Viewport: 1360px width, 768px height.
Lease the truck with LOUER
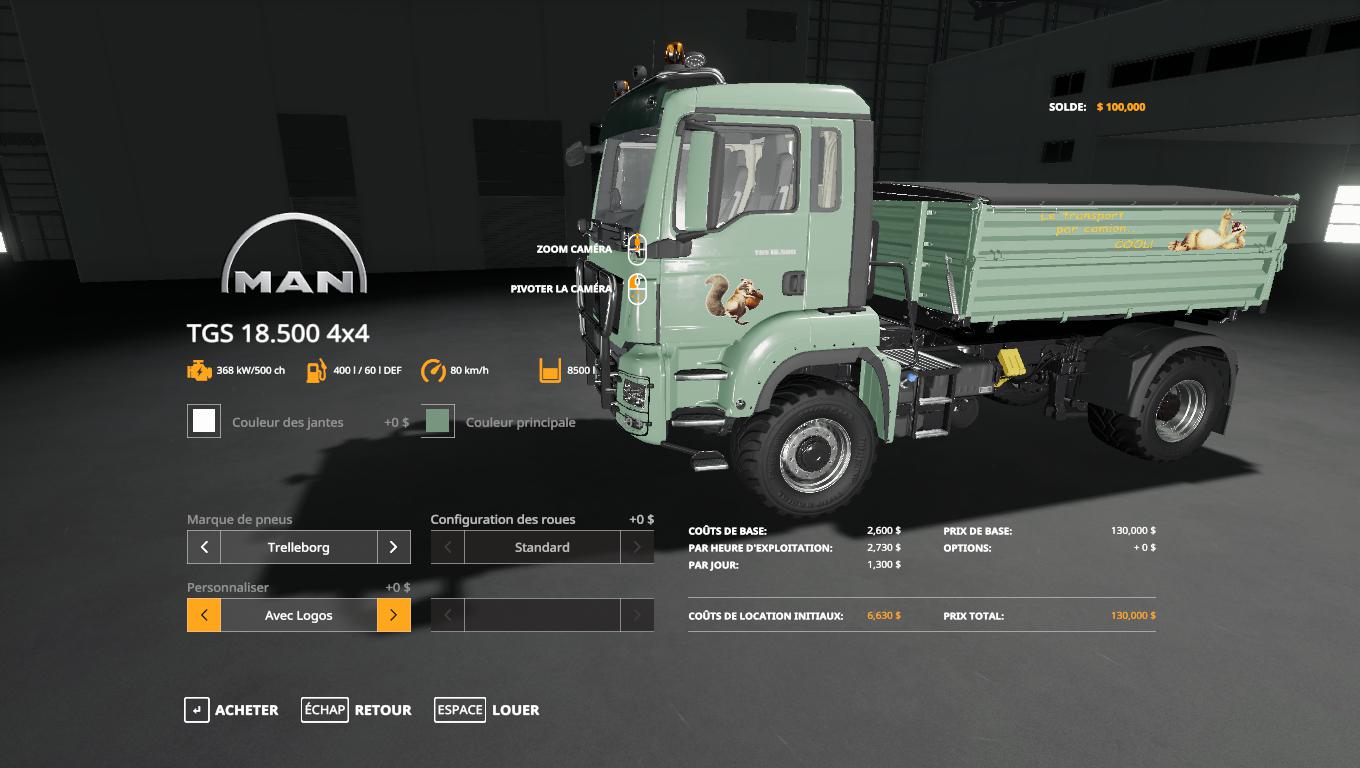[x=488, y=710]
